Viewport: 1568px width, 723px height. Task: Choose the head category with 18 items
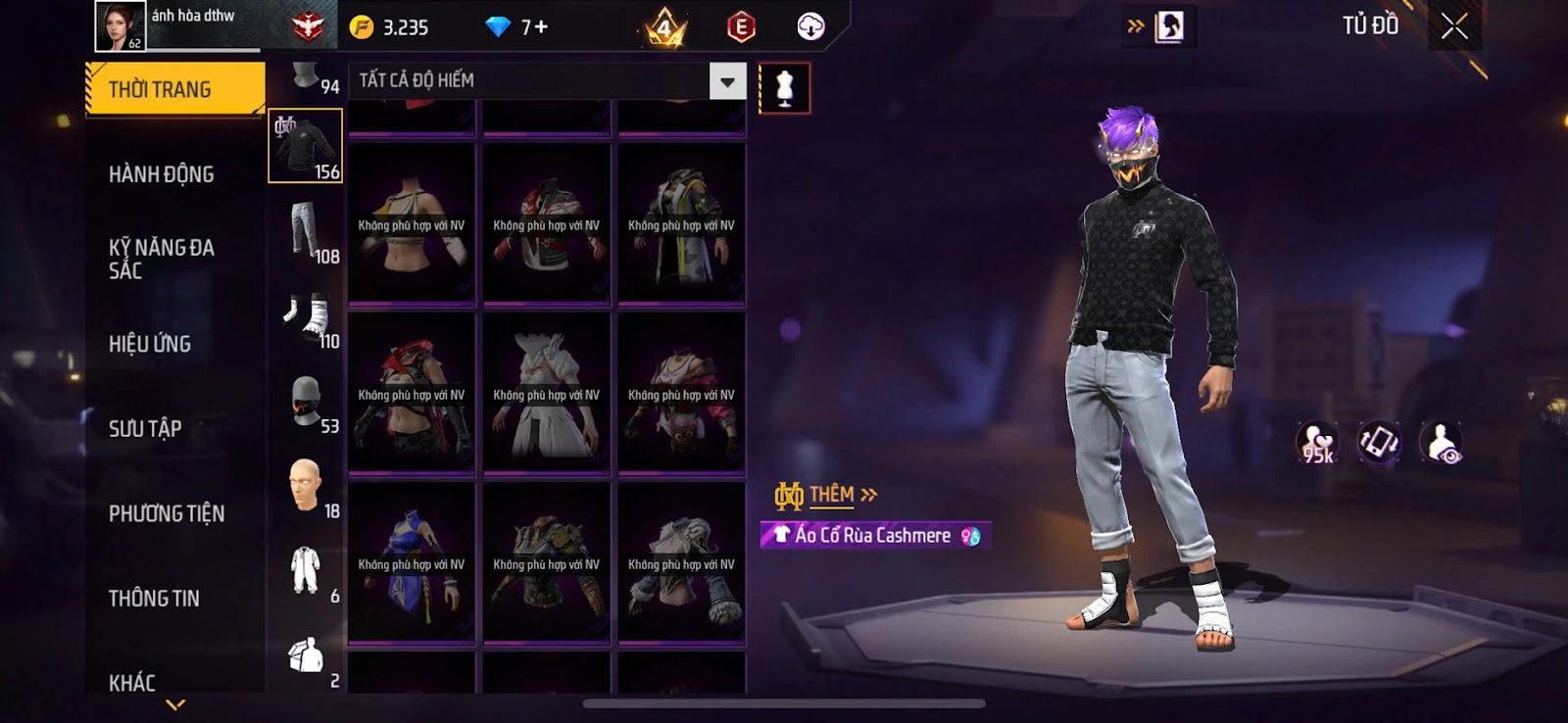point(306,486)
